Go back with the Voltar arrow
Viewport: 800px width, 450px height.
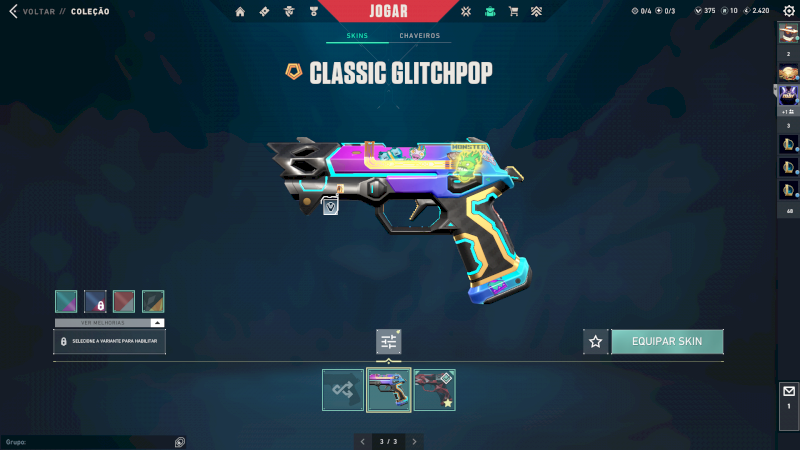13,12
